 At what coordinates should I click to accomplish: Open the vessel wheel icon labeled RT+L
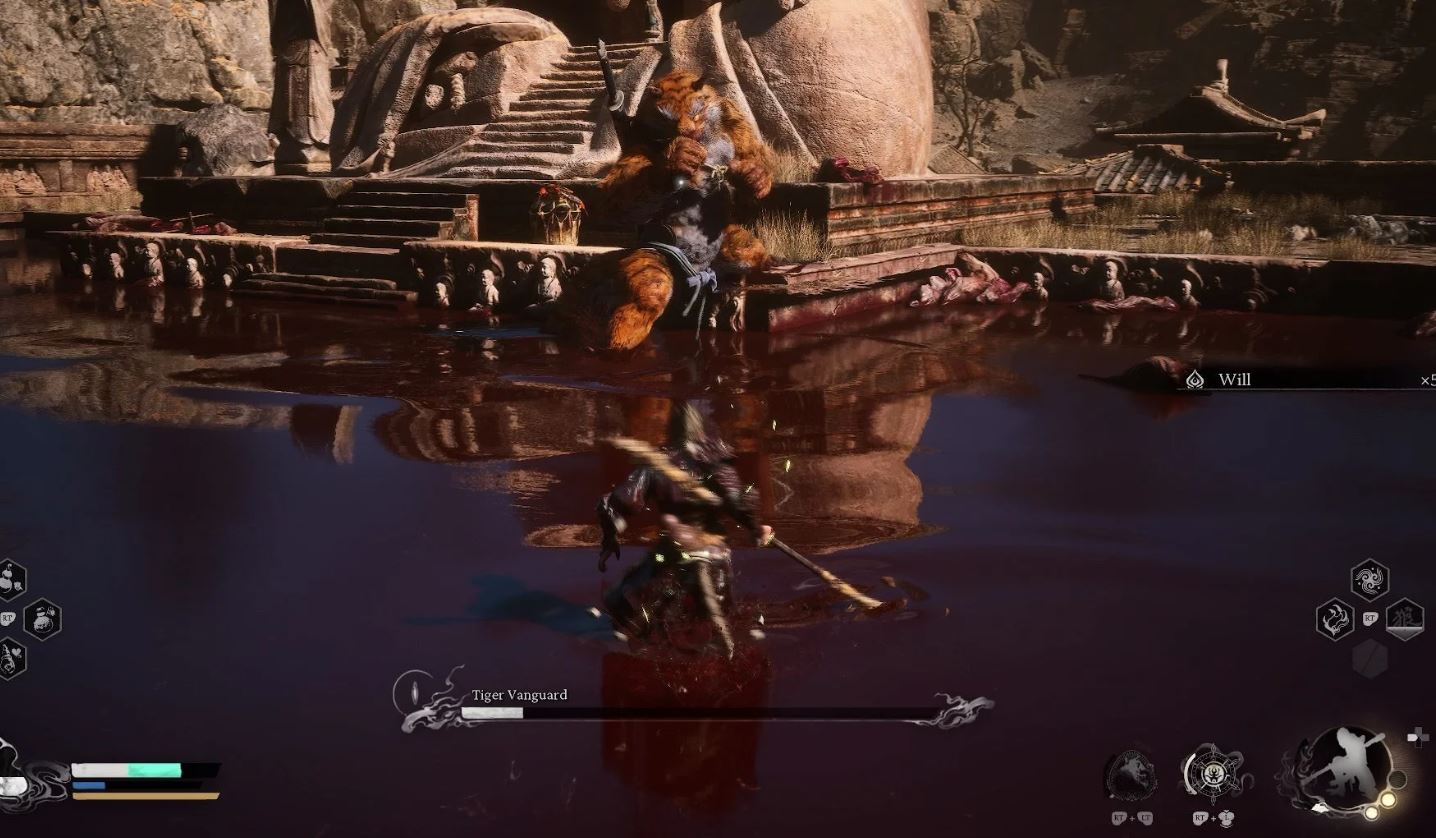(x=1213, y=773)
